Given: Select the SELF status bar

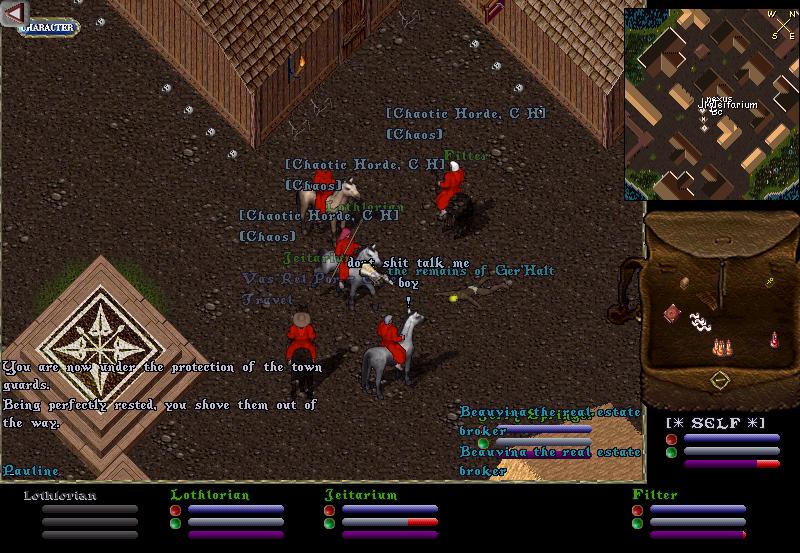Looking at the screenshot, I should (x=730, y=424).
